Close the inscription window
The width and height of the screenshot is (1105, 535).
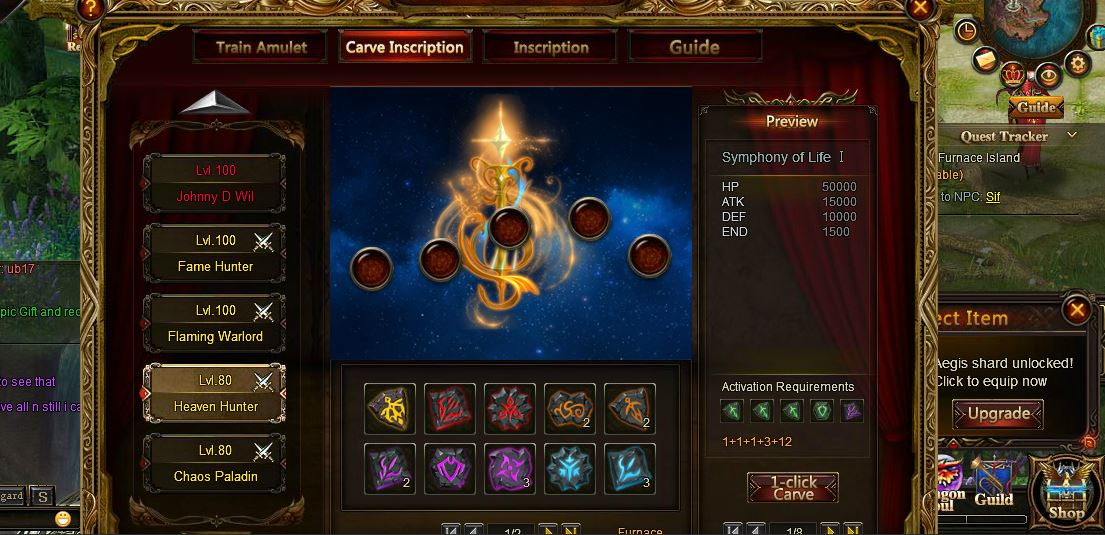pos(920,9)
